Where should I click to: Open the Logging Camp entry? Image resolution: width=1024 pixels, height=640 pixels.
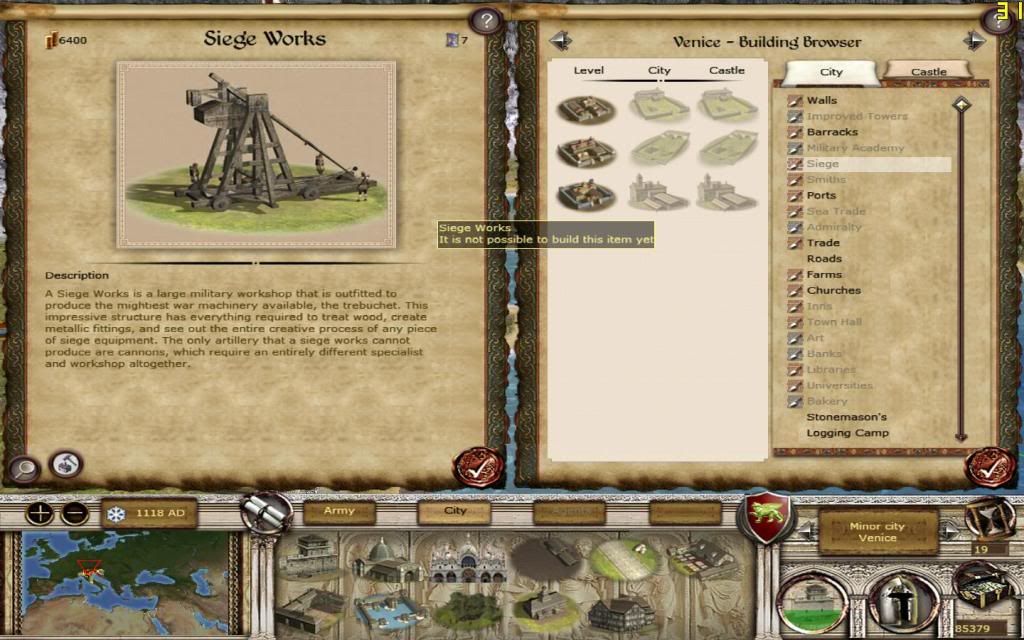847,433
